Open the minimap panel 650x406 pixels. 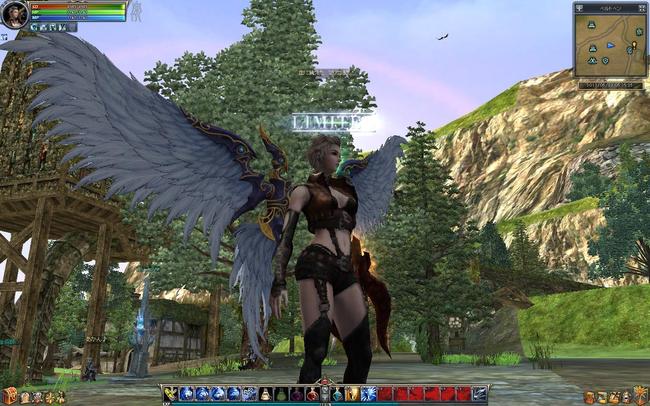(x=610, y=45)
